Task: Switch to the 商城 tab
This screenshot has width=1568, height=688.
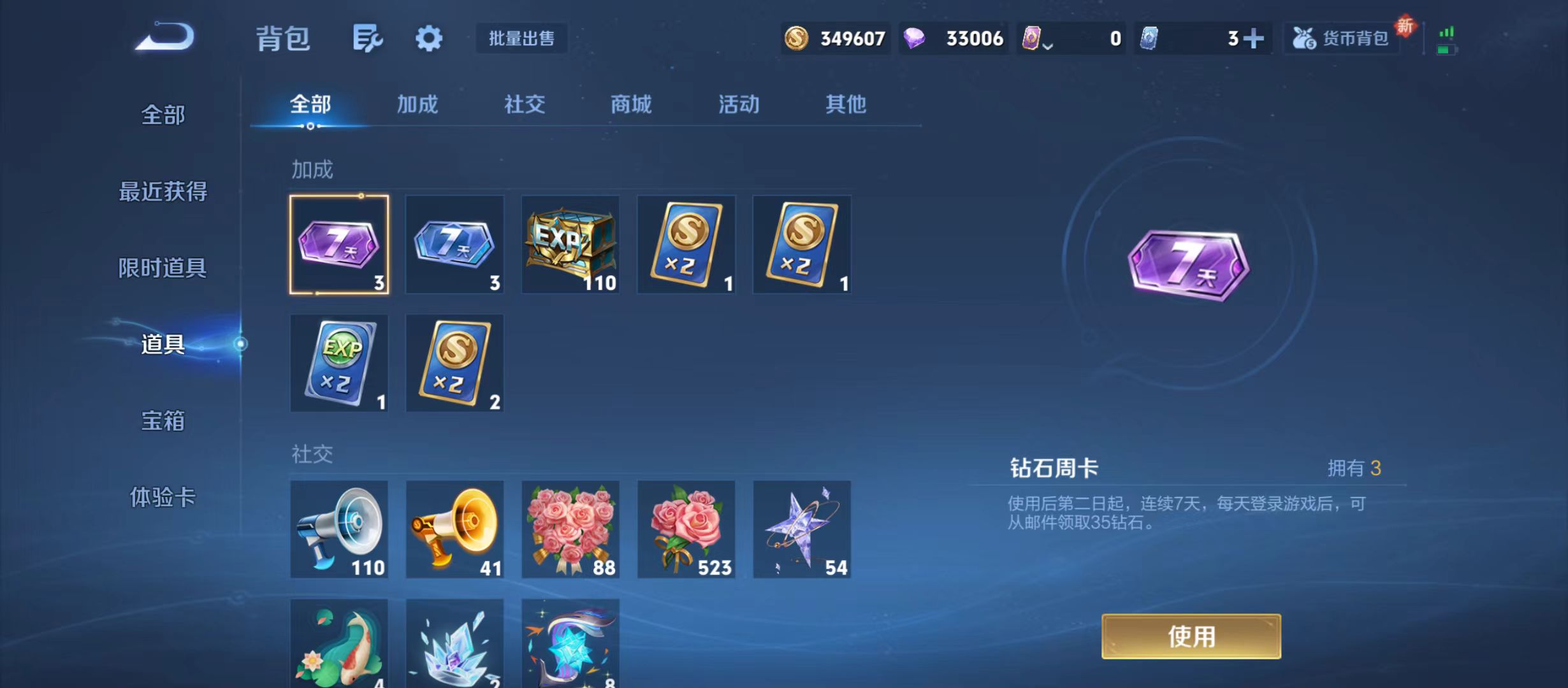Action: (x=631, y=104)
